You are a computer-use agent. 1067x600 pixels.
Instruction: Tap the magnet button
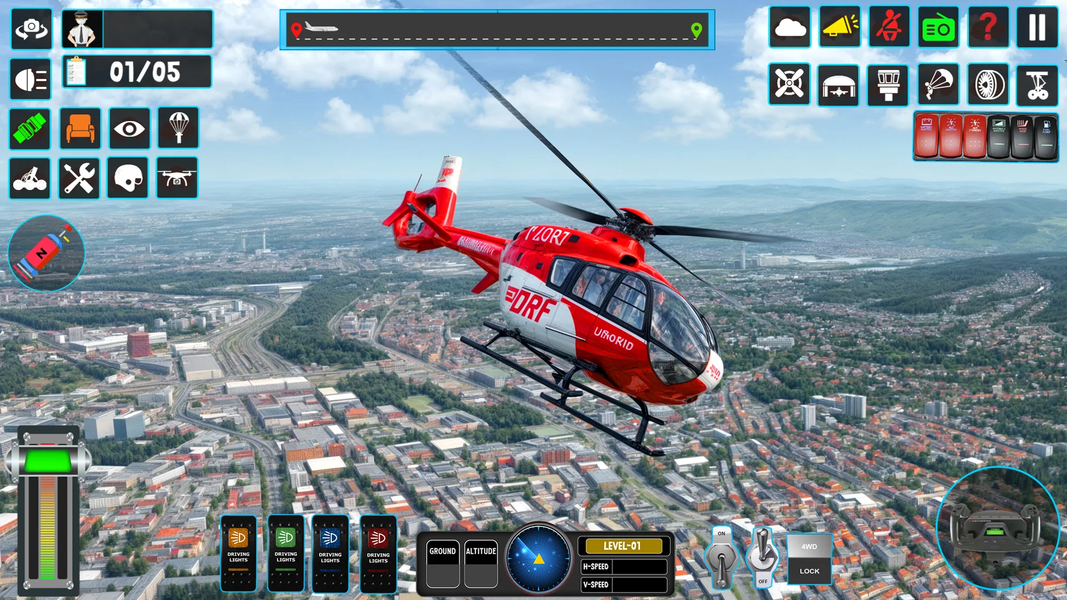47,253
